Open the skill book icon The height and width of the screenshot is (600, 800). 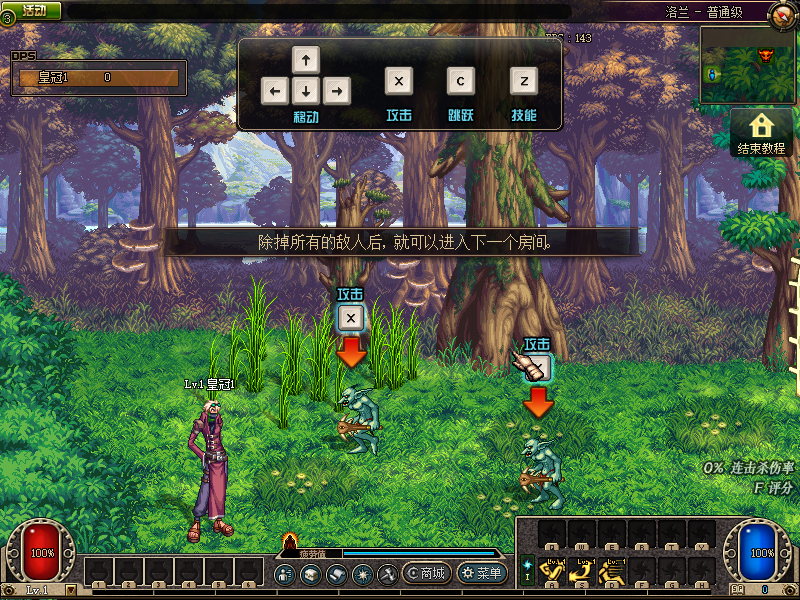coord(337,574)
